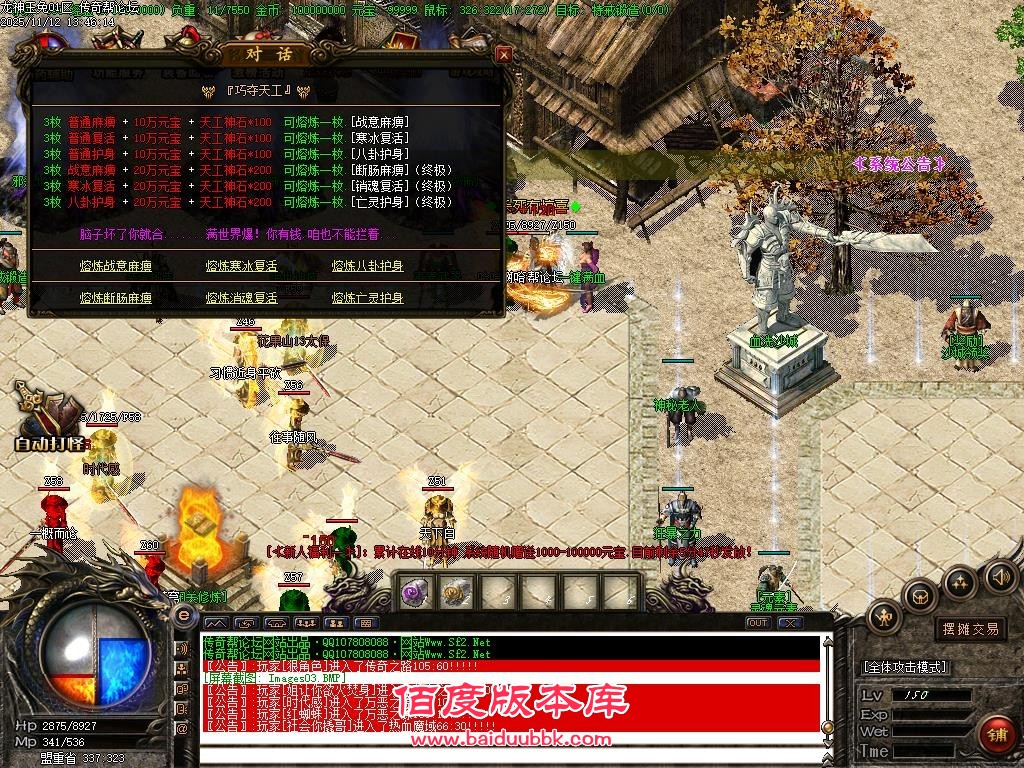This screenshot has height=768, width=1024.
Task: Close the 对话 dialogue window
Action: 504,55
